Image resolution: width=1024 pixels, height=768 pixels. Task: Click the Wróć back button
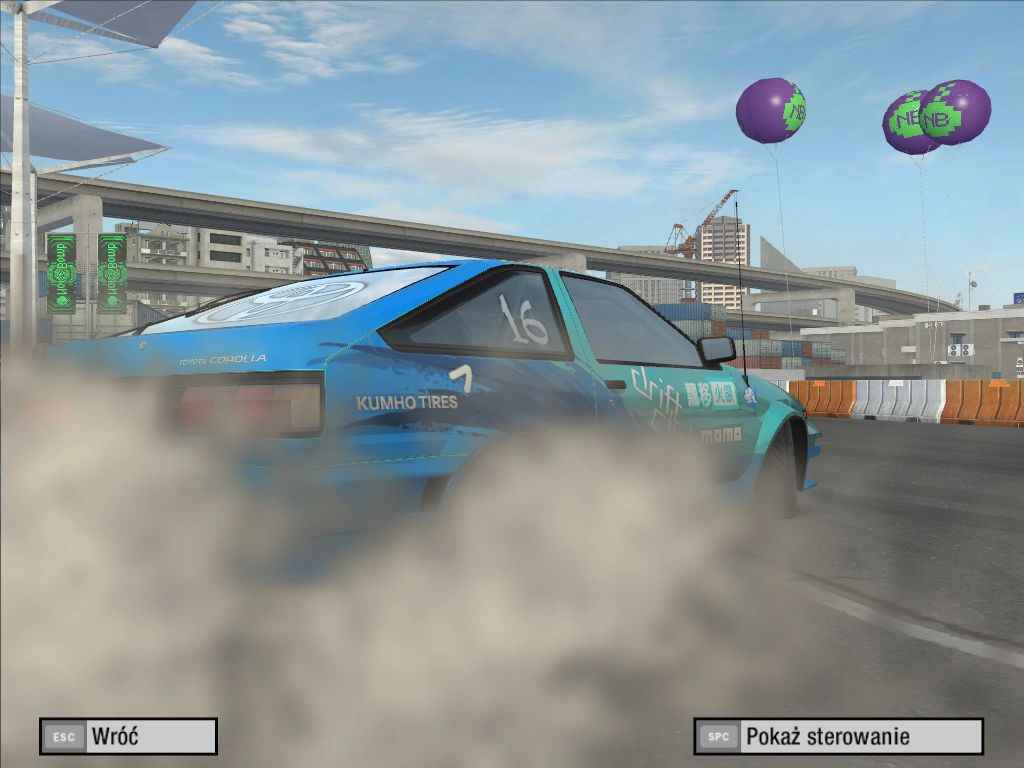pos(128,737)
